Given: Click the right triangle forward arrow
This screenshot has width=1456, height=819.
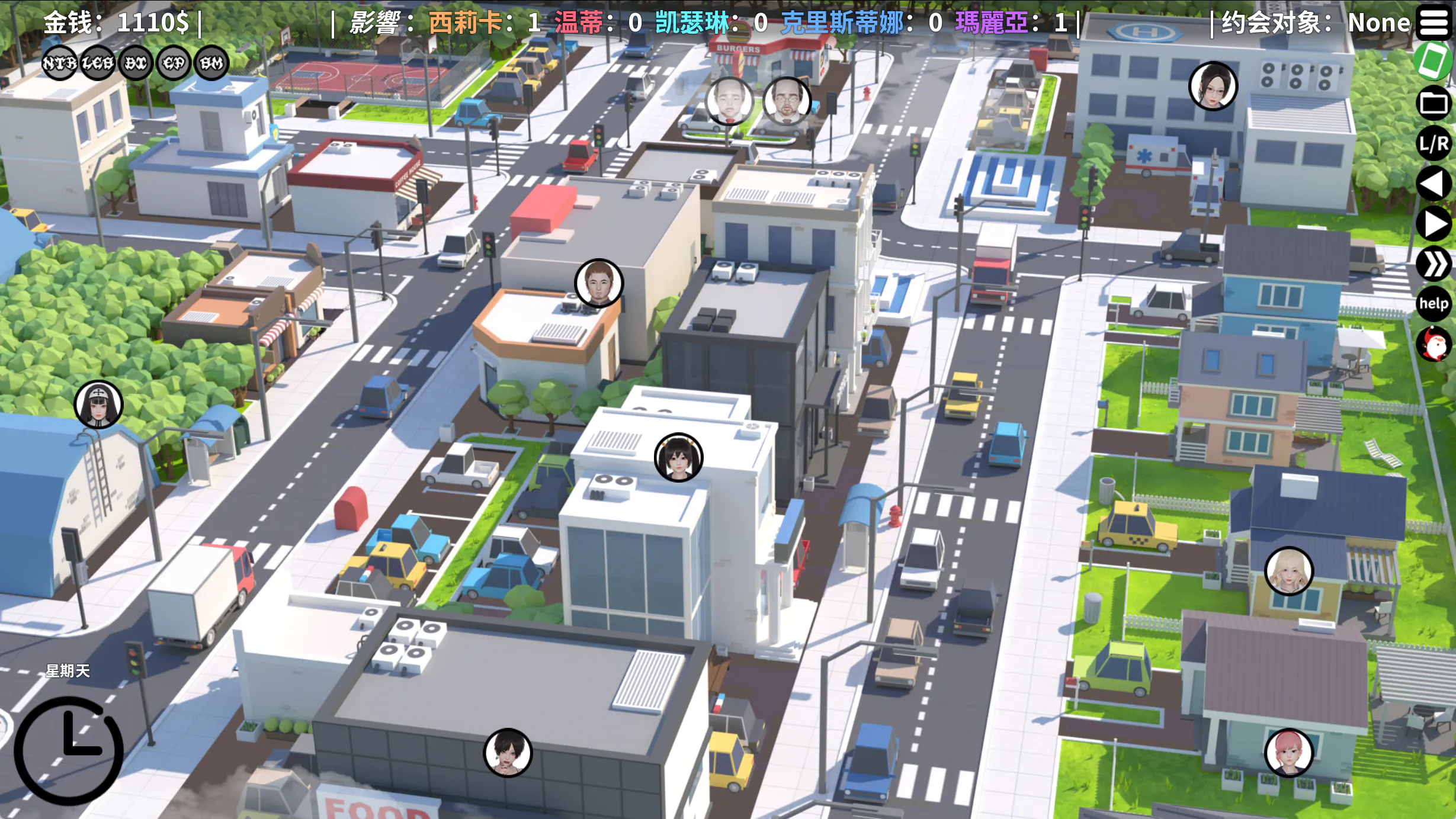Looking at the screenshot, I should click(1433, 224).
